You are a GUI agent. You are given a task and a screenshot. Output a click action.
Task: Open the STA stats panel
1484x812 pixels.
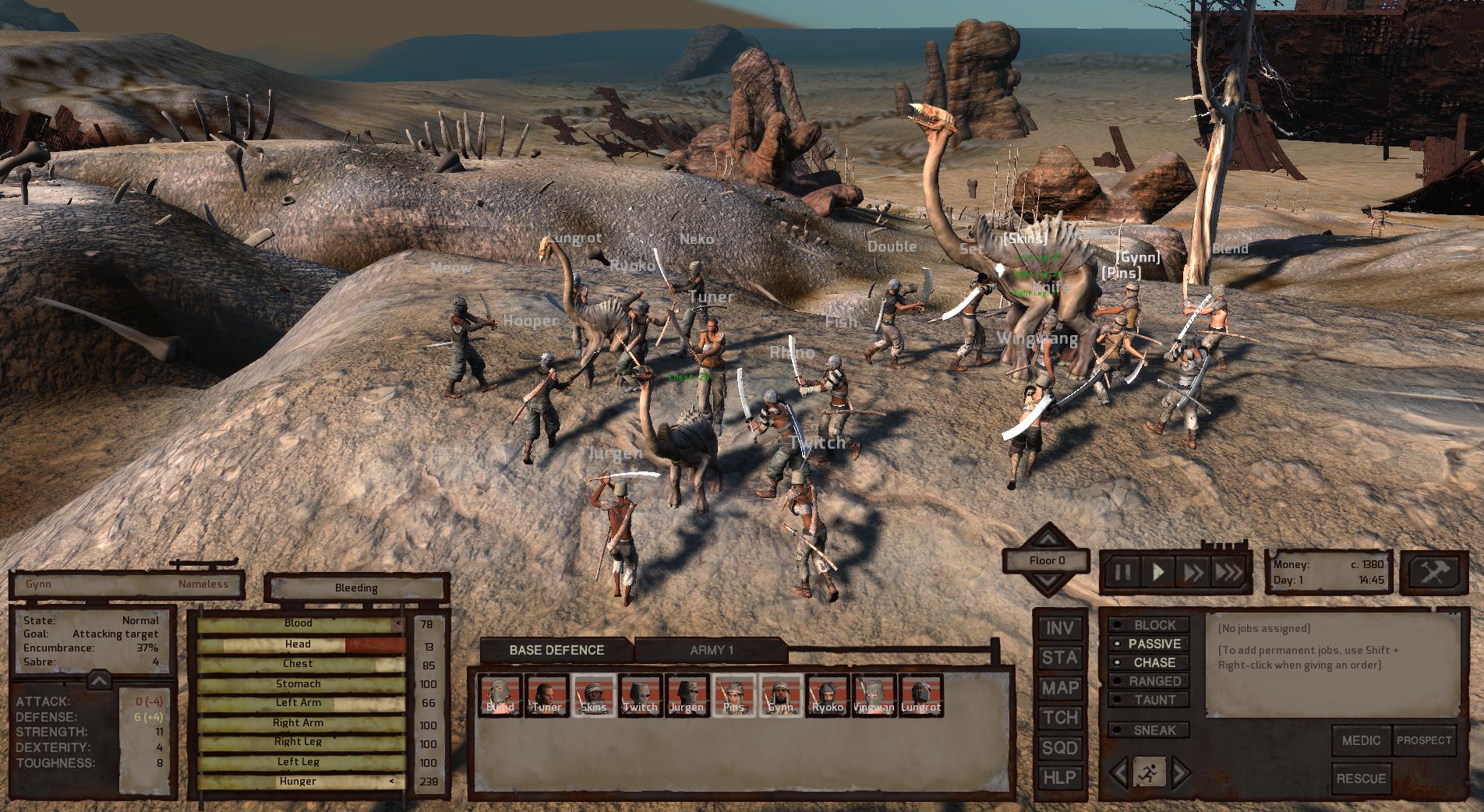1059,658
